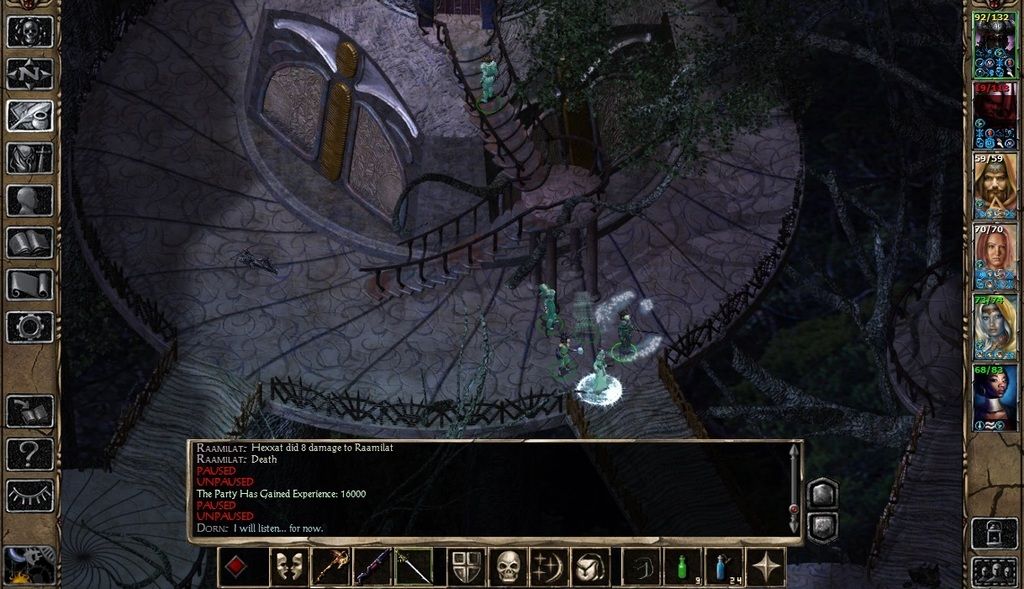Screen dimensions: 1024x589
Task: Select the shield guard action button
Action: (x=465, y=567)
